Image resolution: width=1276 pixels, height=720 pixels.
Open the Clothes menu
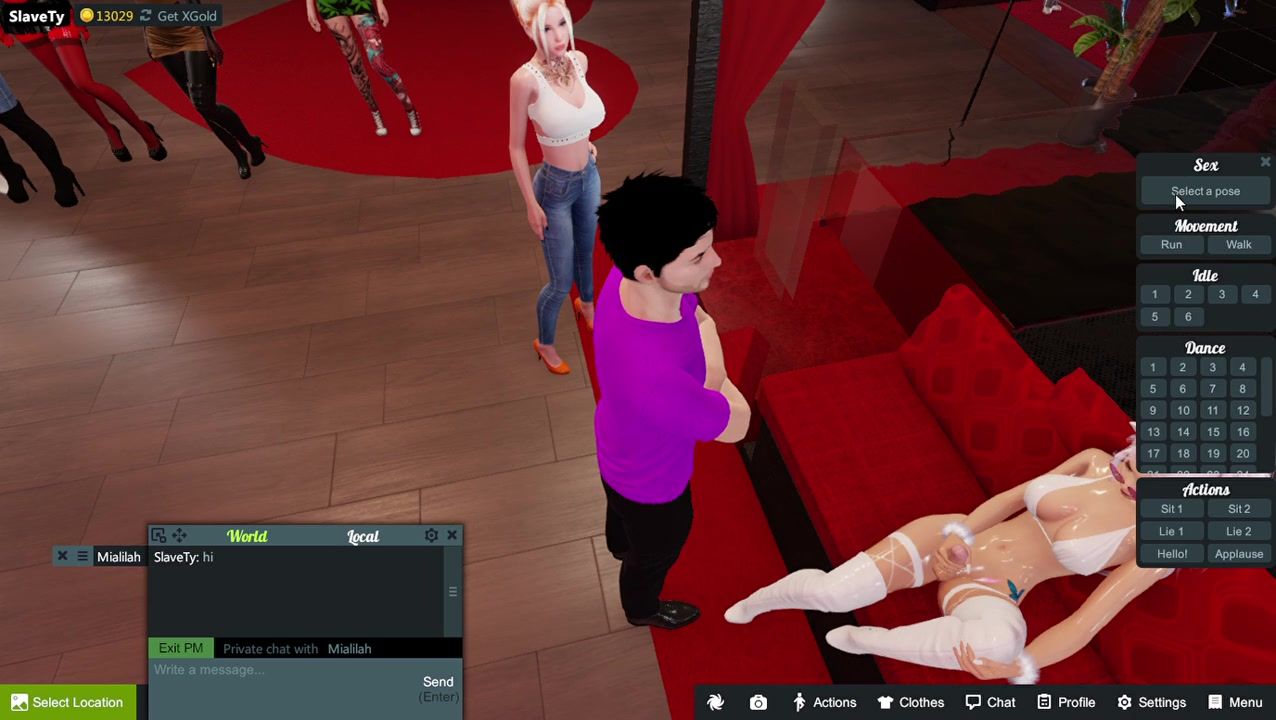point(911,702)
